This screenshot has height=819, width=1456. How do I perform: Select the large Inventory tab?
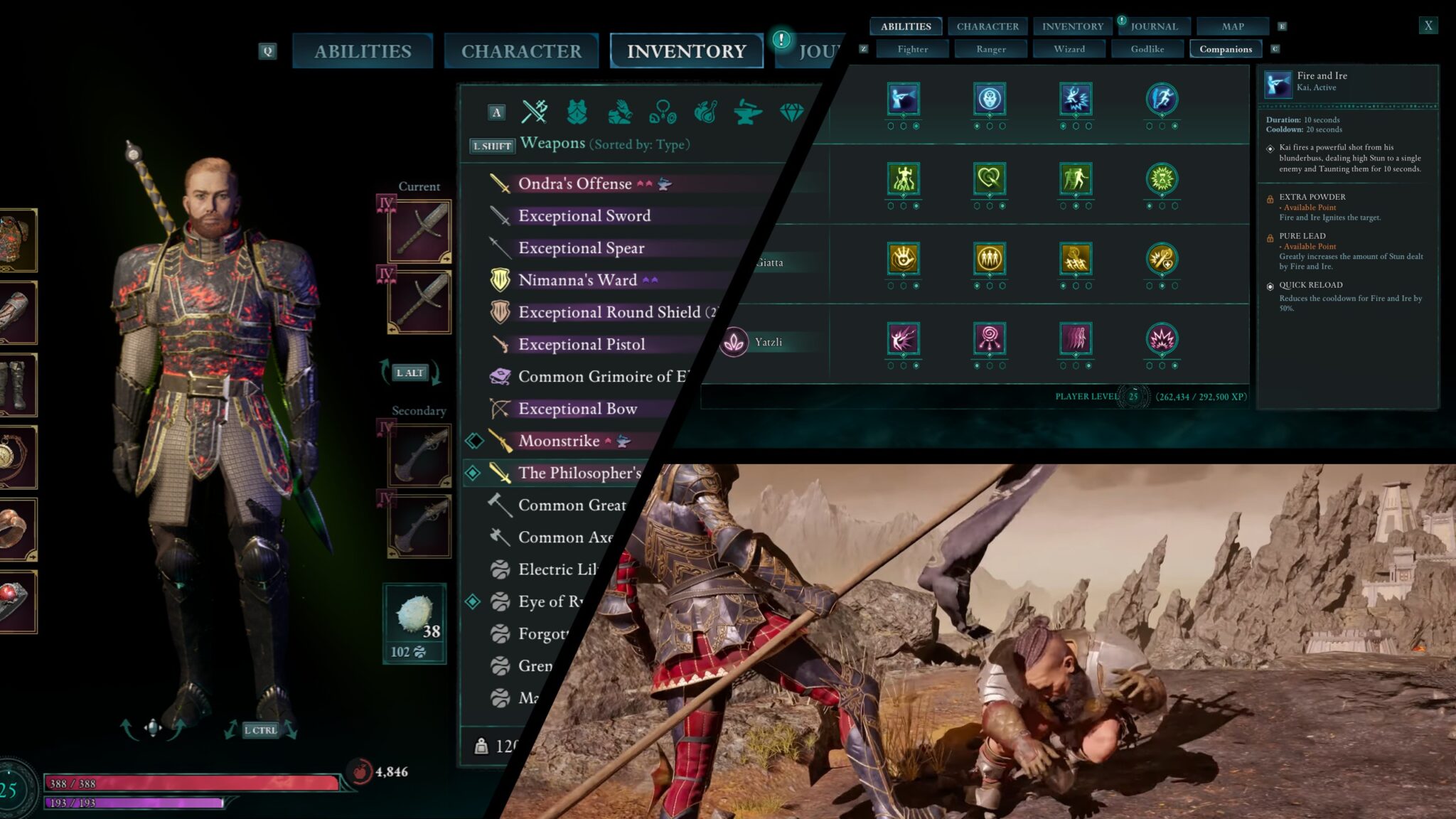point(686,51)
